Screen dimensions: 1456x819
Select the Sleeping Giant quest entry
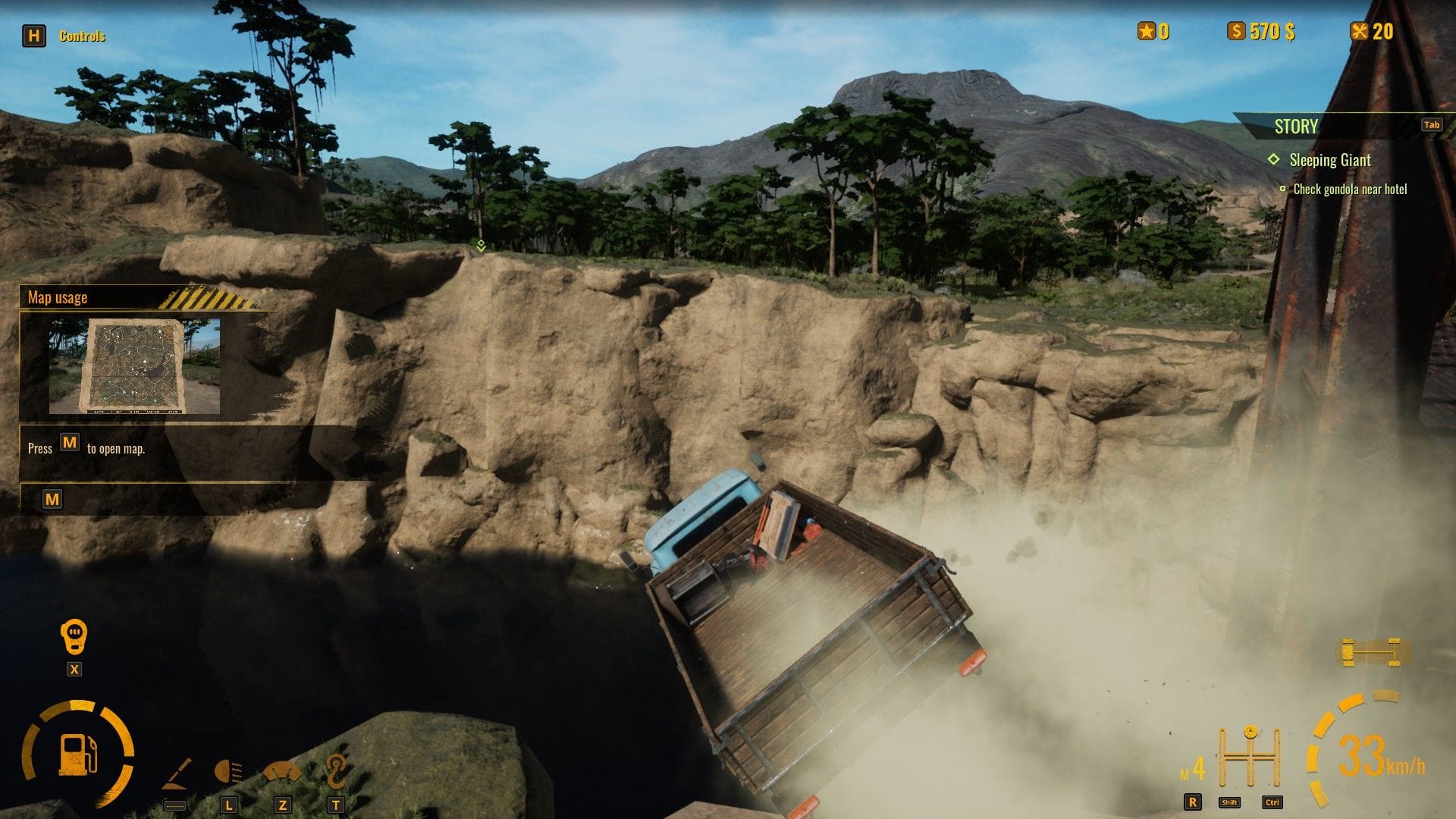click(1329, 160)
